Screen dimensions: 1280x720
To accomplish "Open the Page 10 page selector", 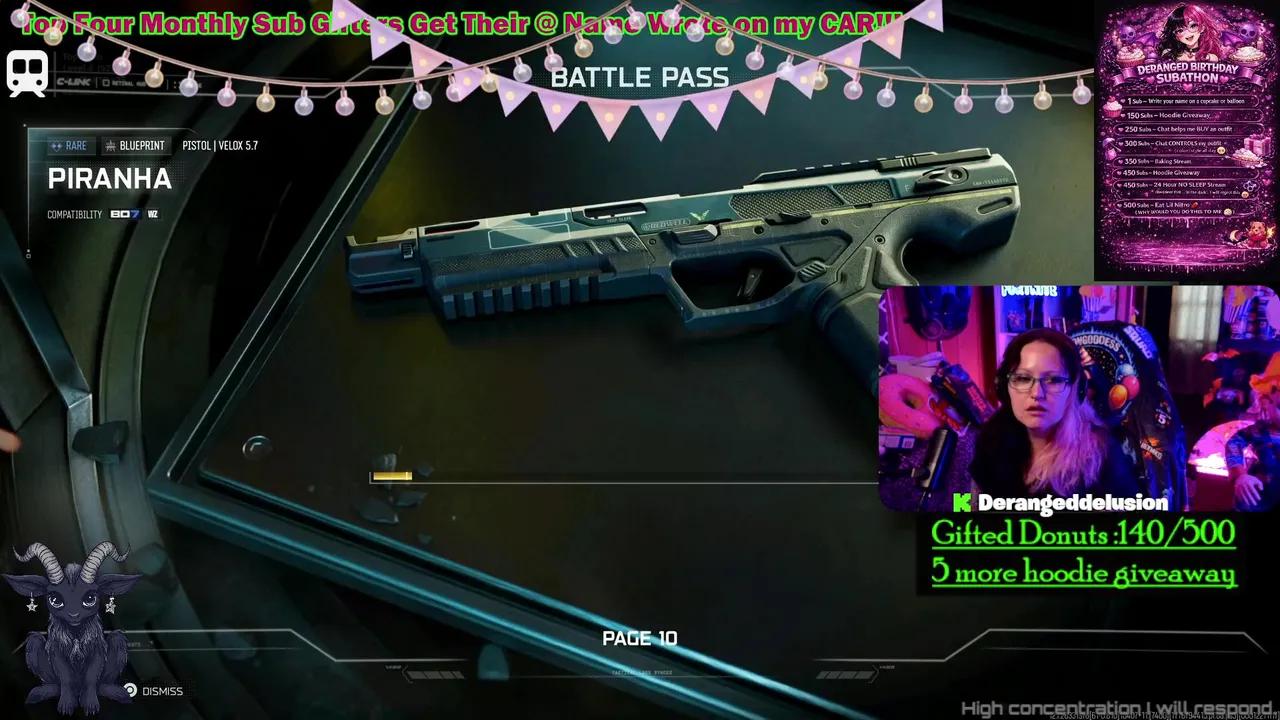I will [x=640, y=637].
